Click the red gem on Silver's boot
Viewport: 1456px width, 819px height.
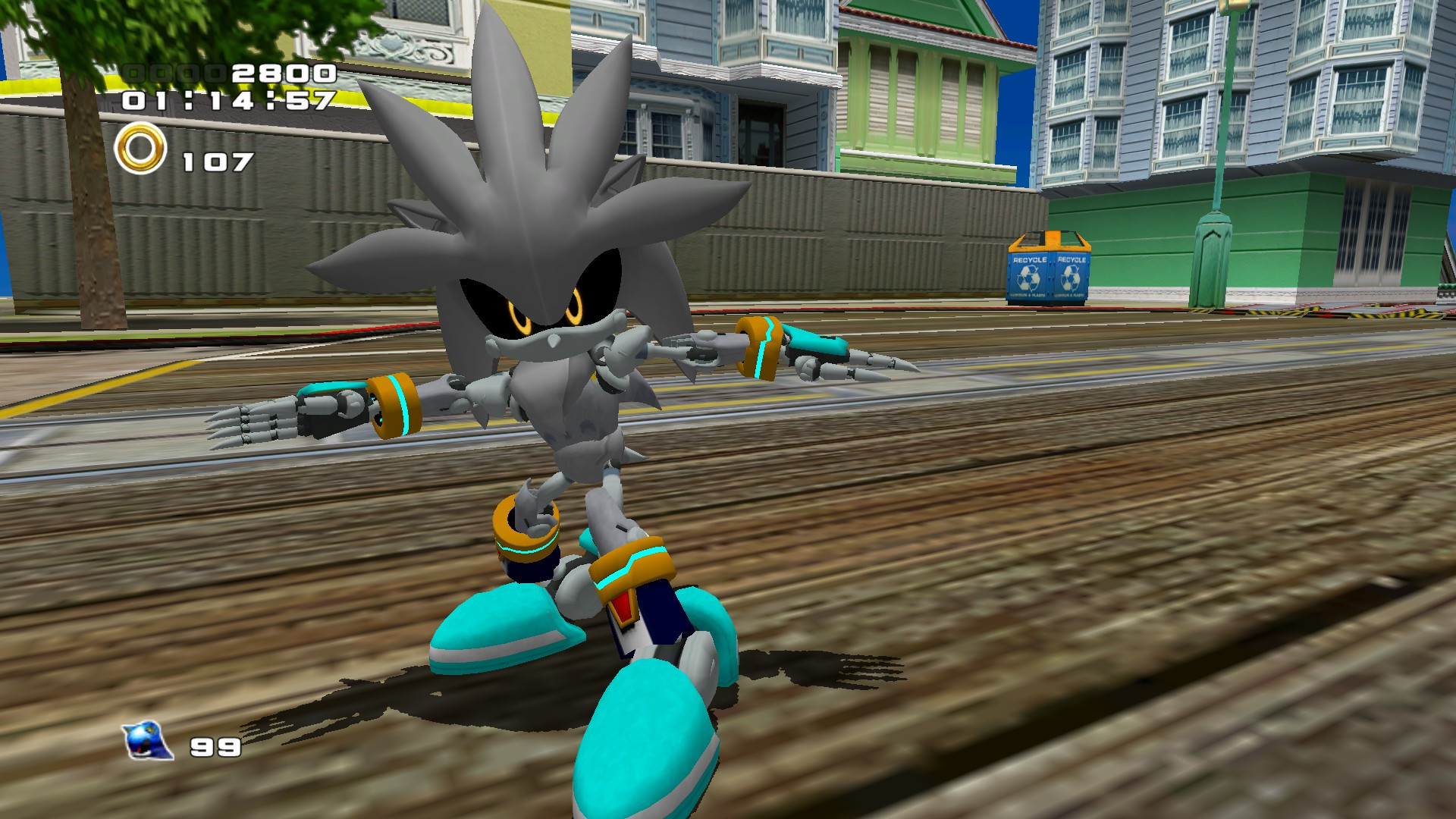624,607
